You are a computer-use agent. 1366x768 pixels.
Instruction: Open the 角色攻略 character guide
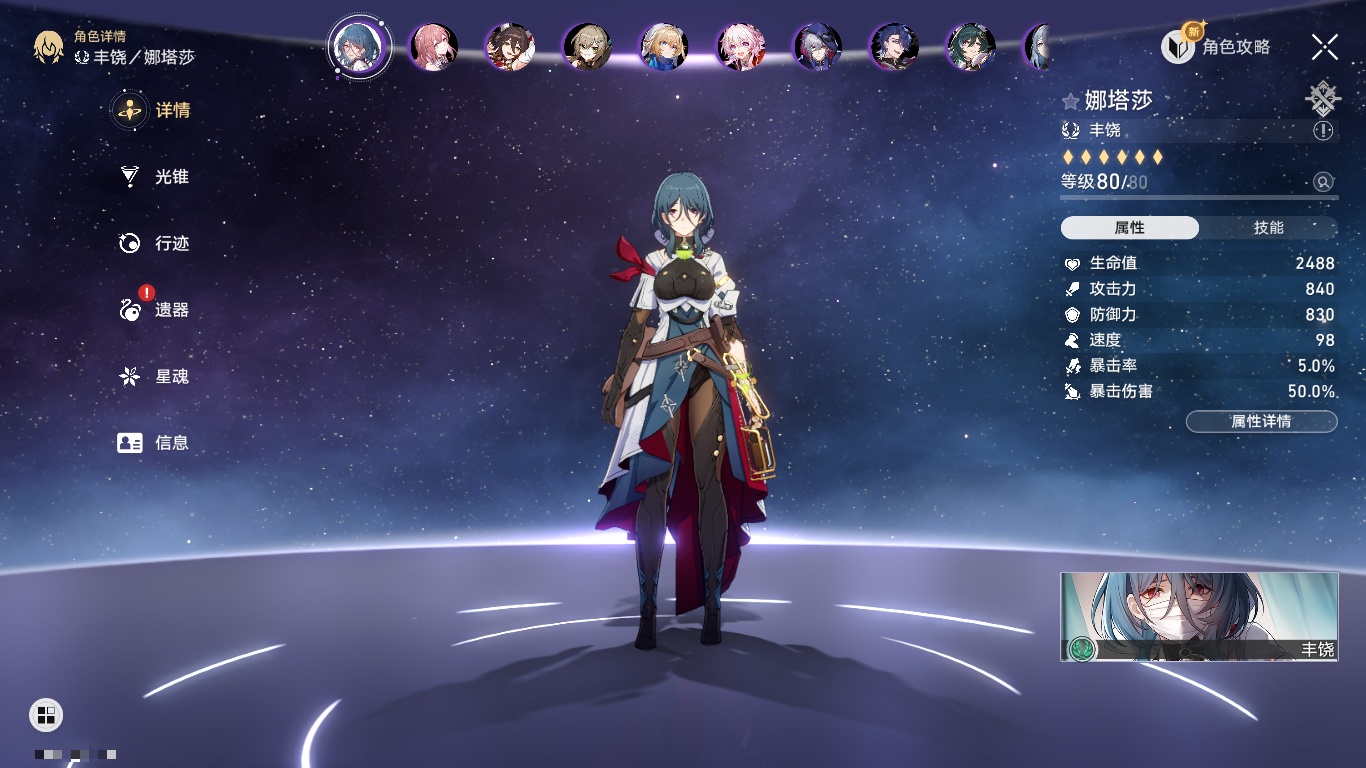coord(1216,46)
